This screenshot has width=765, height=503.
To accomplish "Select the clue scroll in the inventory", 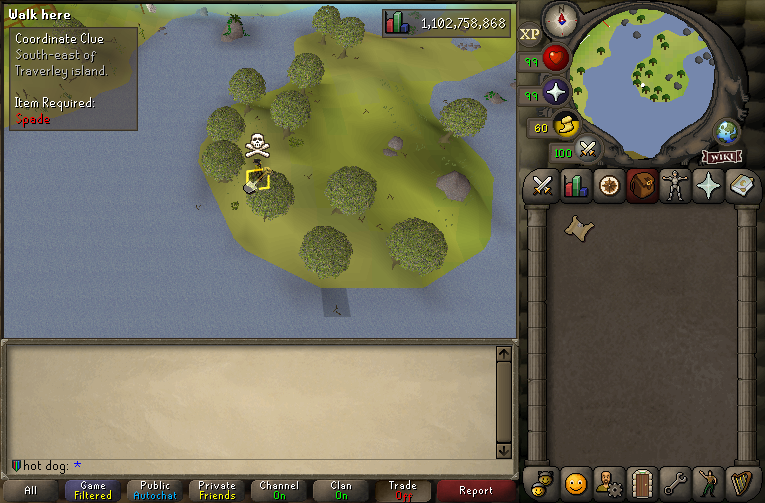I will [576, 229].
